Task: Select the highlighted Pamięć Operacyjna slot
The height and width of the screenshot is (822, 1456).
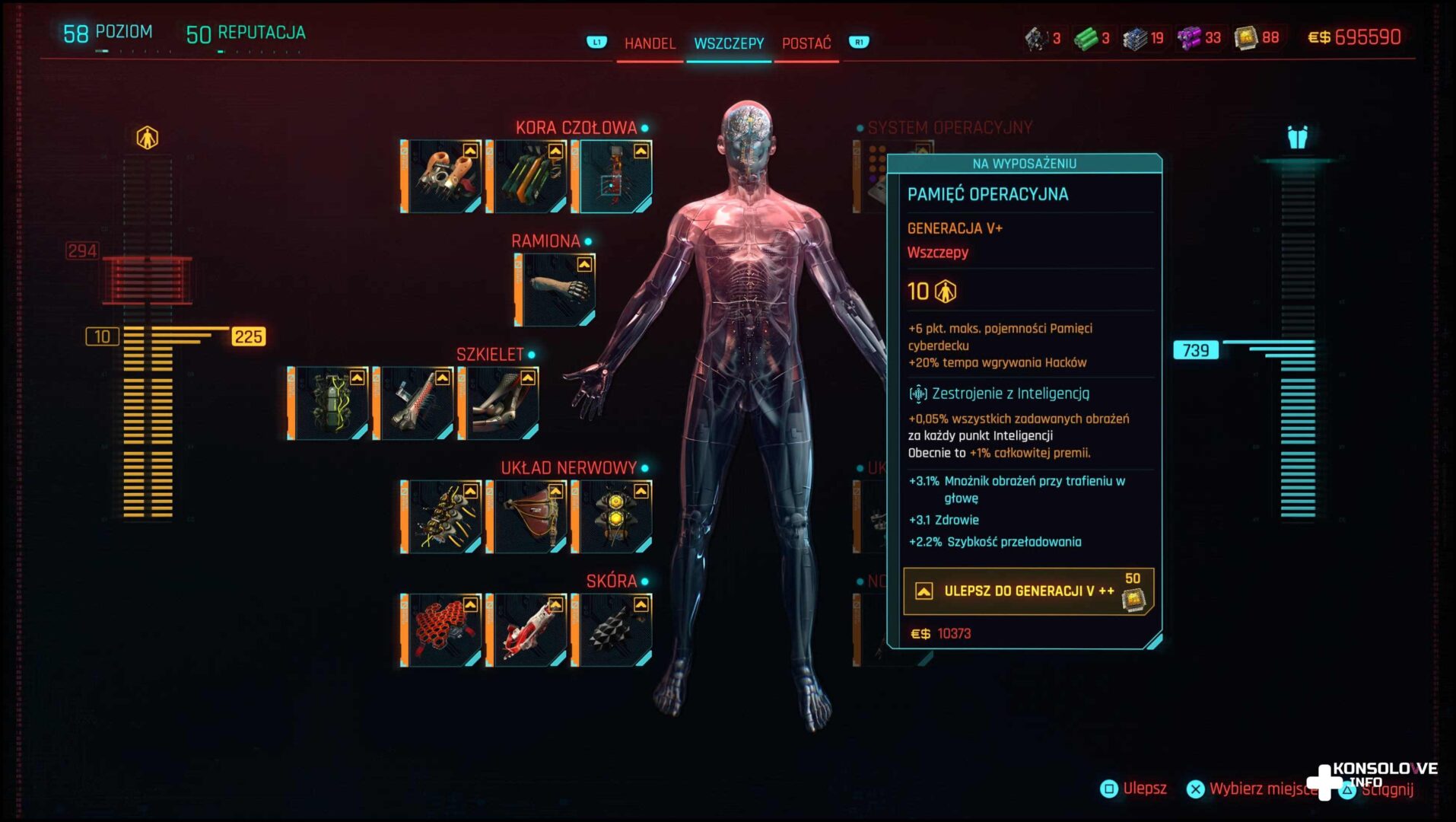Action: [612, 176]
